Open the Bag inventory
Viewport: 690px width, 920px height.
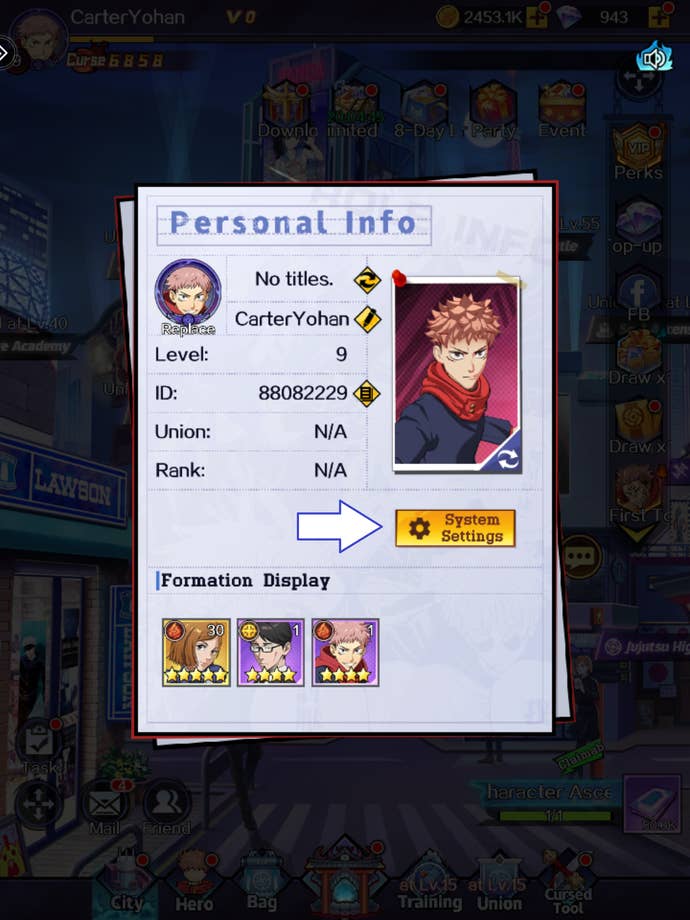(x=262, y=880)
